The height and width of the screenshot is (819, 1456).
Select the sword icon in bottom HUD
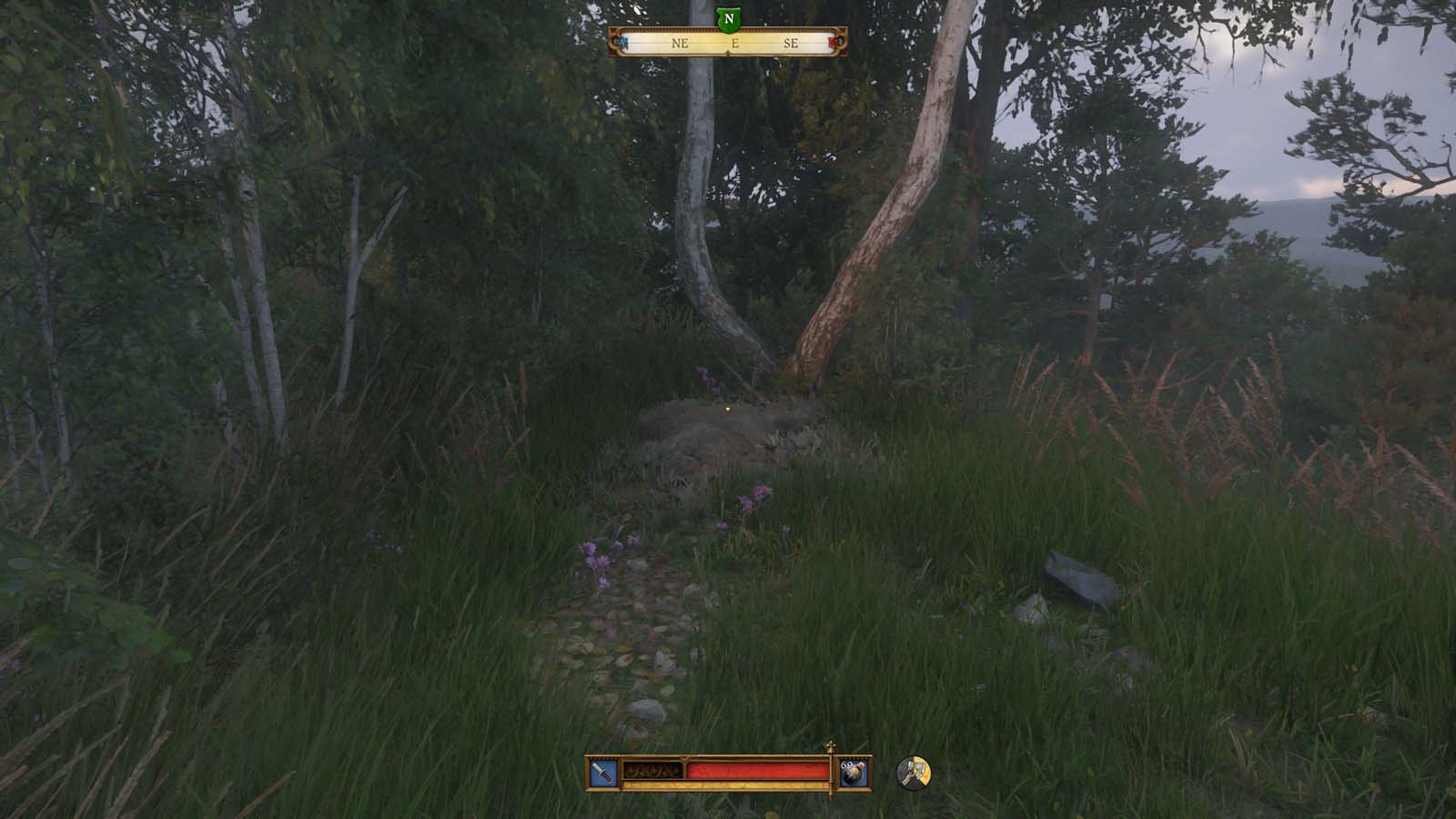[x=602, y=771]
